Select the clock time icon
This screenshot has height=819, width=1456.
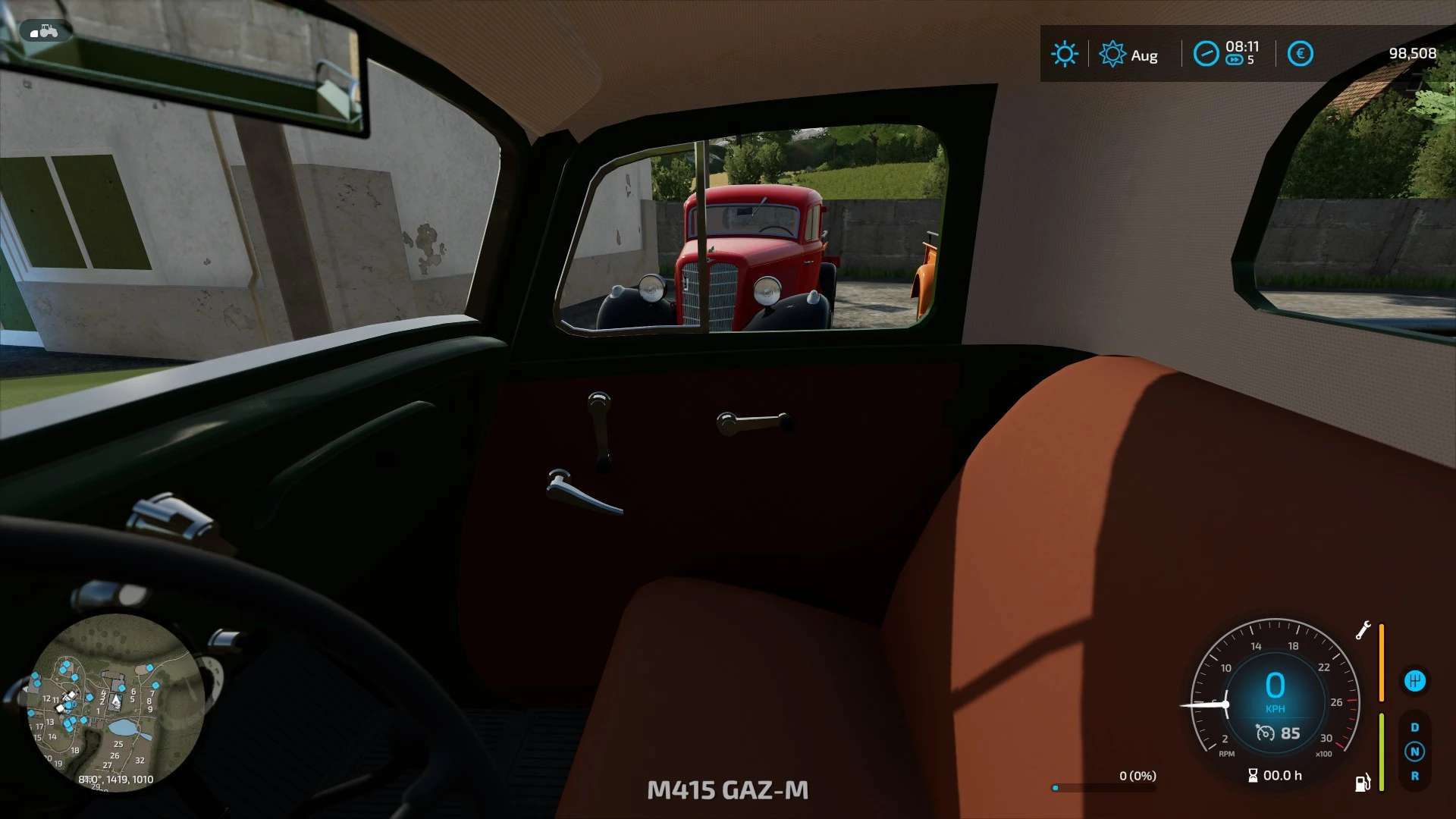[x=1206, y=54]
